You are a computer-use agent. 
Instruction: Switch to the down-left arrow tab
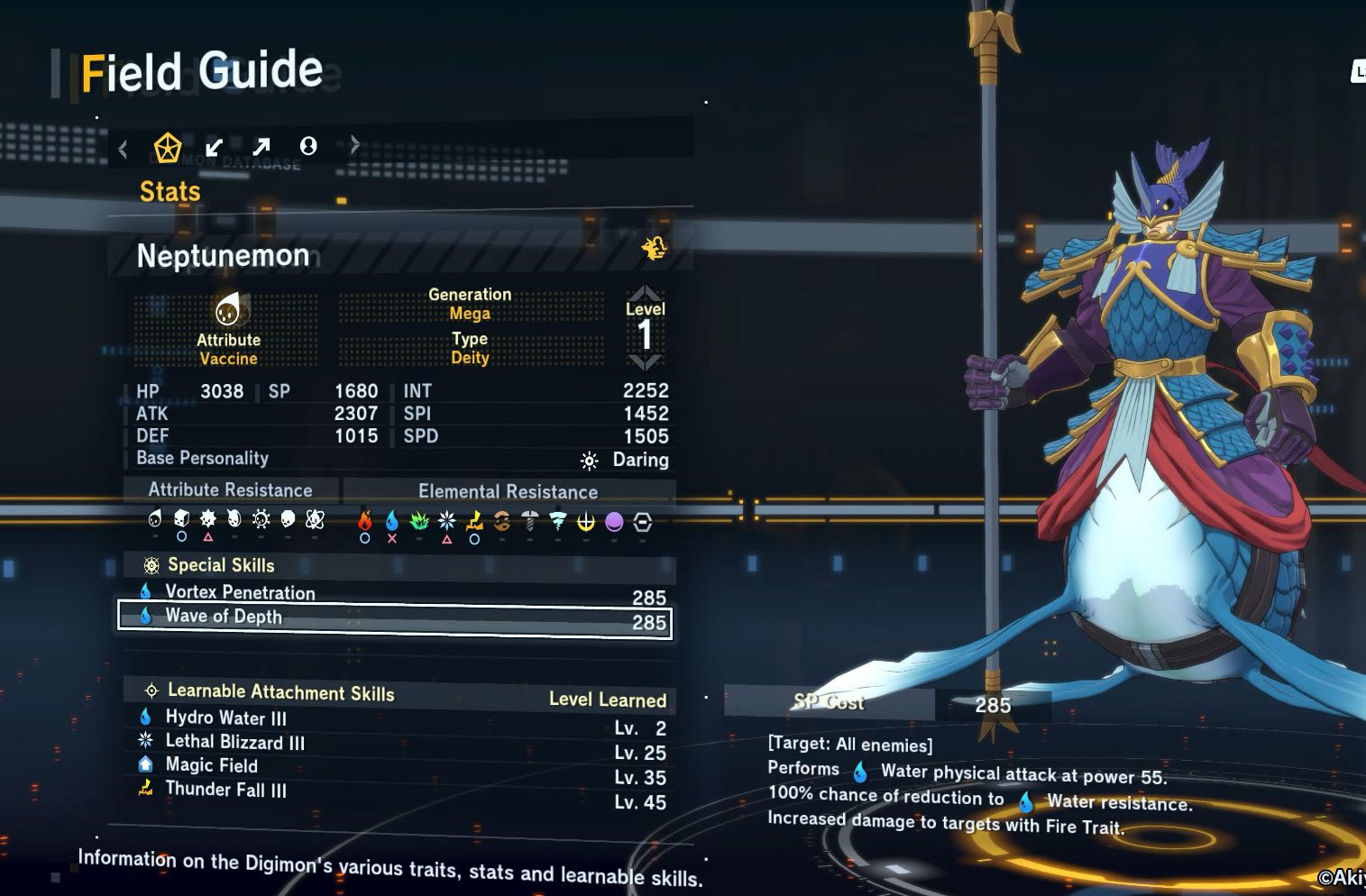click(x=214, y=147)
